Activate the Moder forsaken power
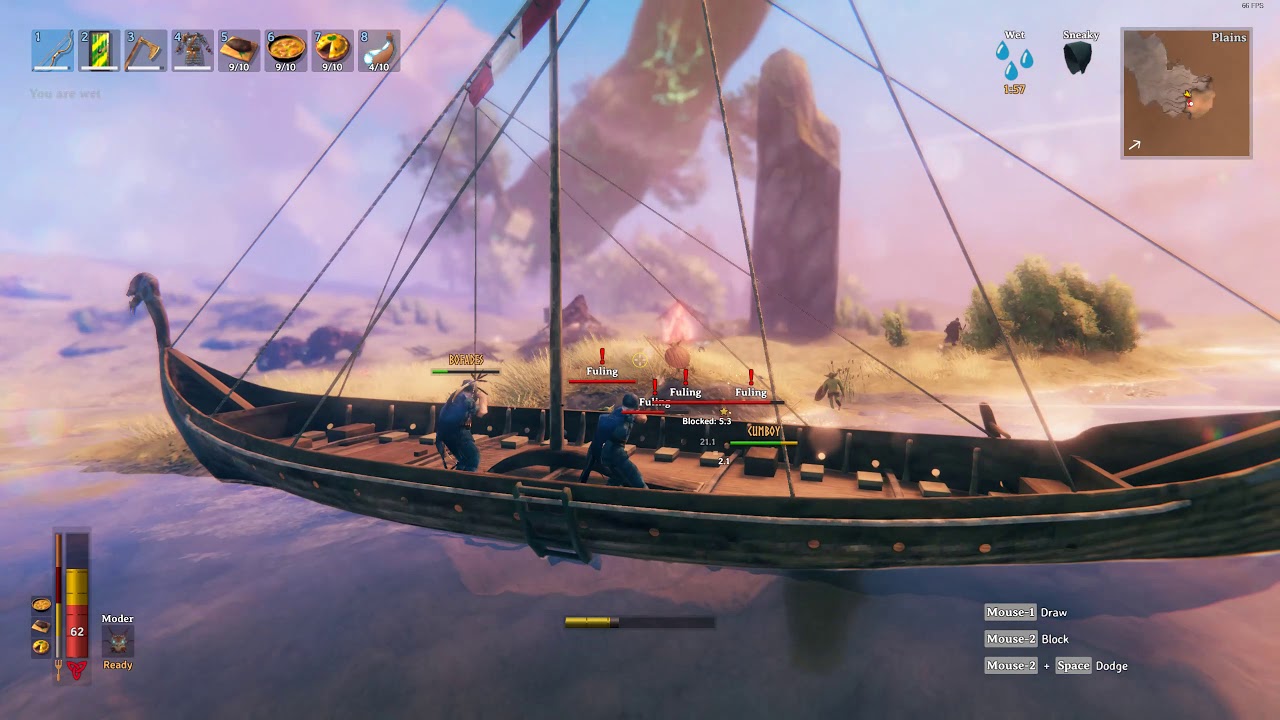Image resolution: width=1280 pixels, height=720 pixels. 118,641
